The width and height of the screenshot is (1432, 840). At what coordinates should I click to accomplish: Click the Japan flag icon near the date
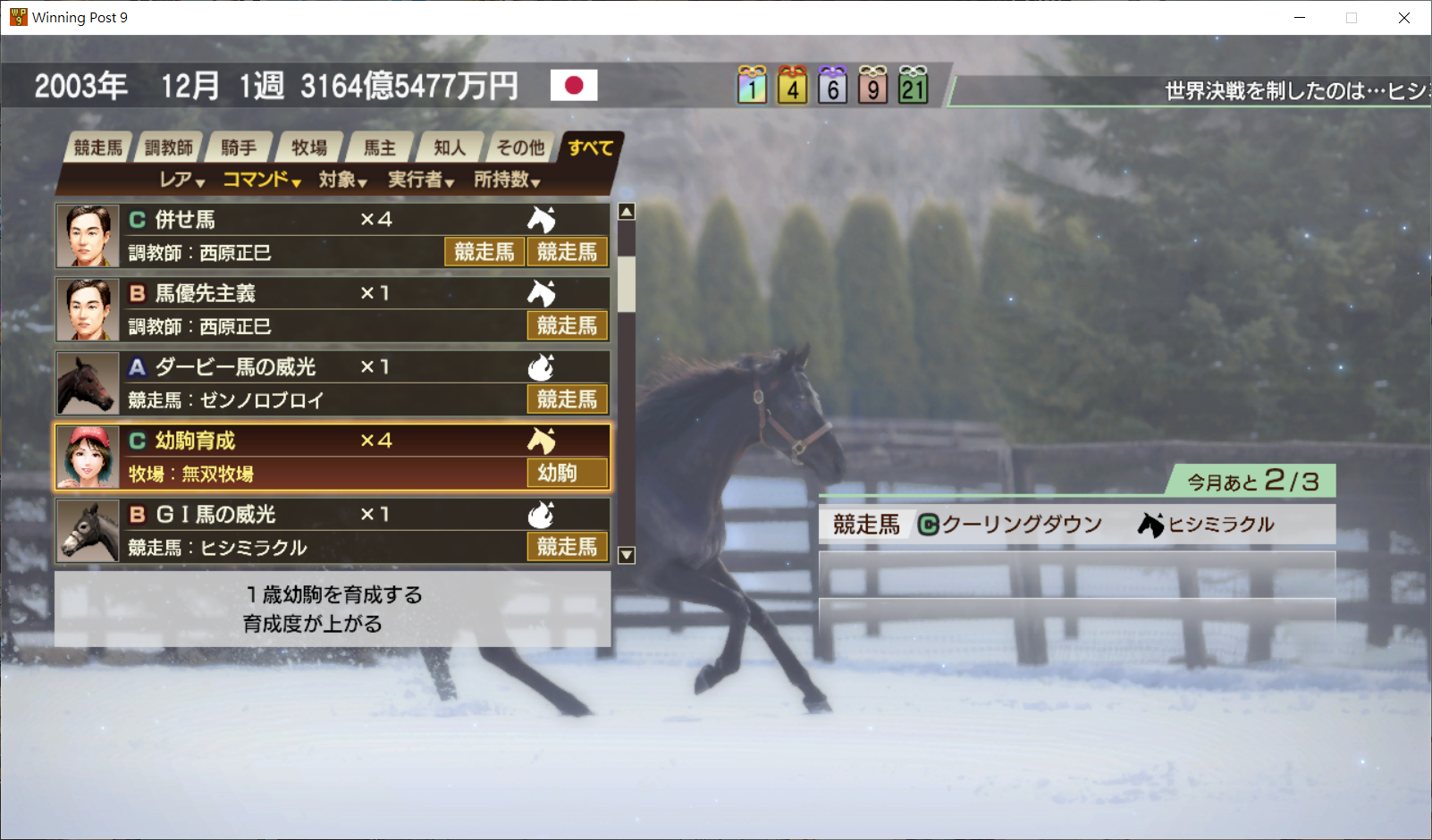click(576, 86)
